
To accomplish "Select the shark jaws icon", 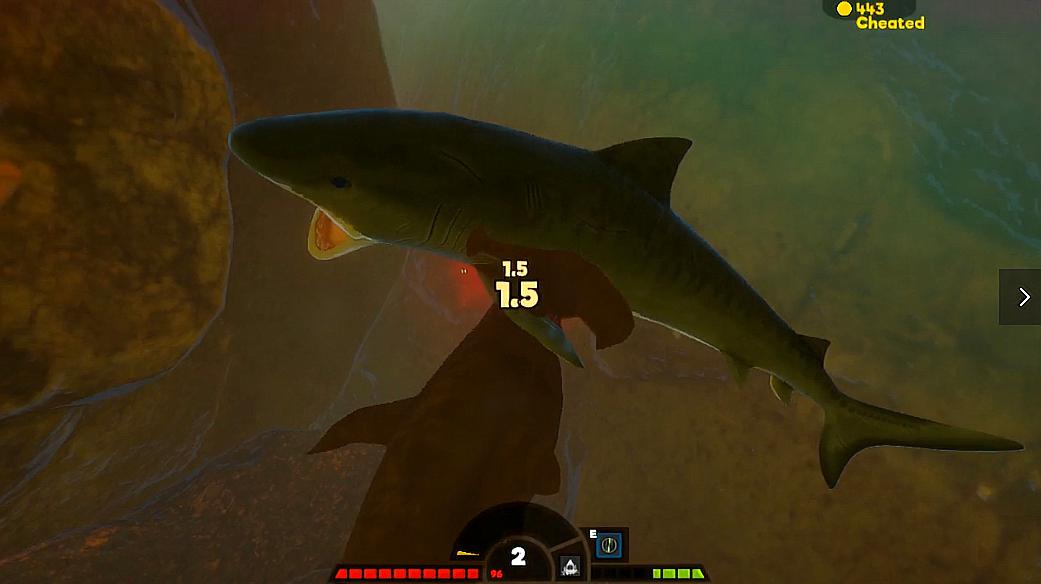I will pos(570,565).
